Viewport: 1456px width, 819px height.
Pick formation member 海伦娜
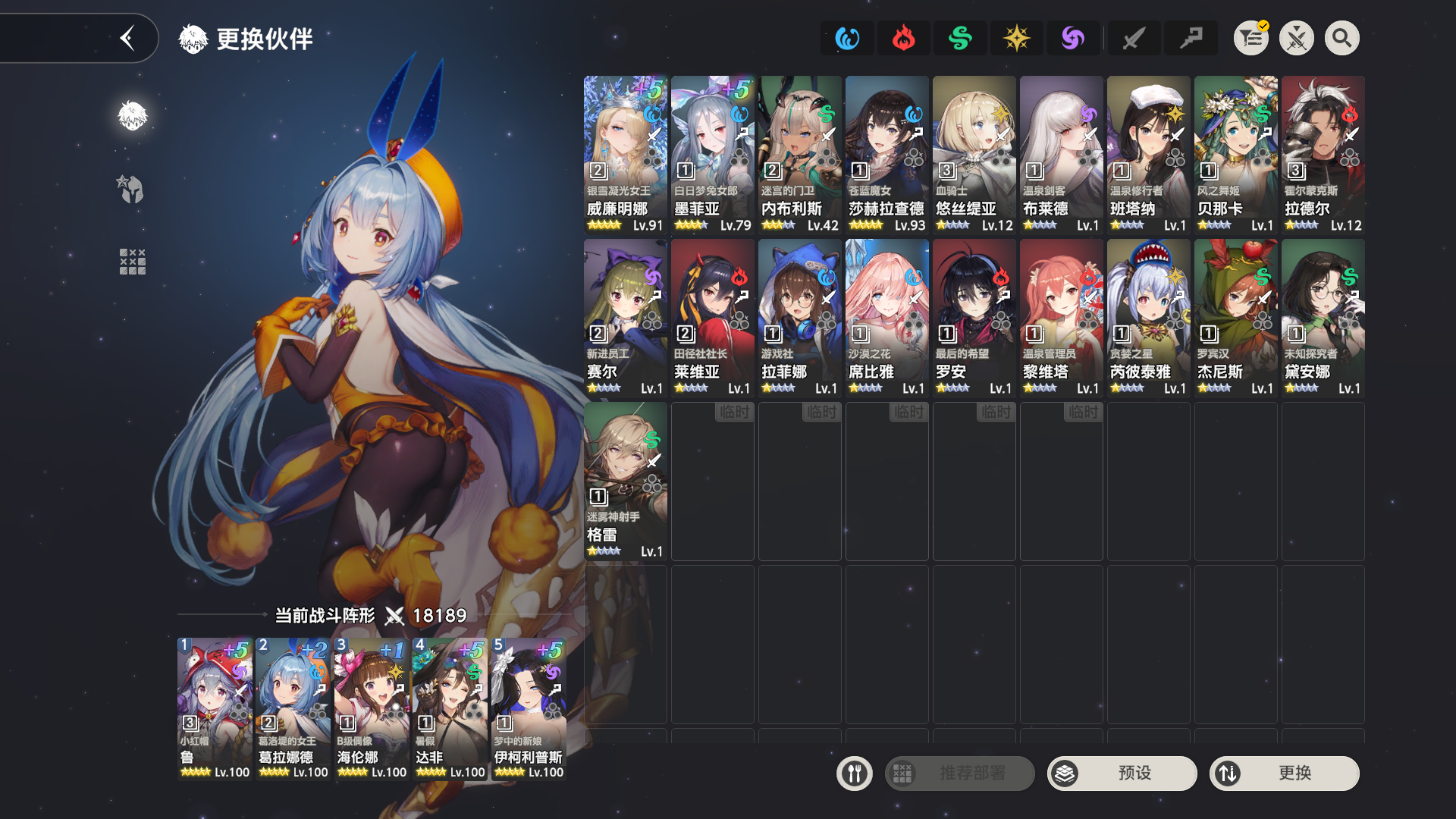(372, 708)
